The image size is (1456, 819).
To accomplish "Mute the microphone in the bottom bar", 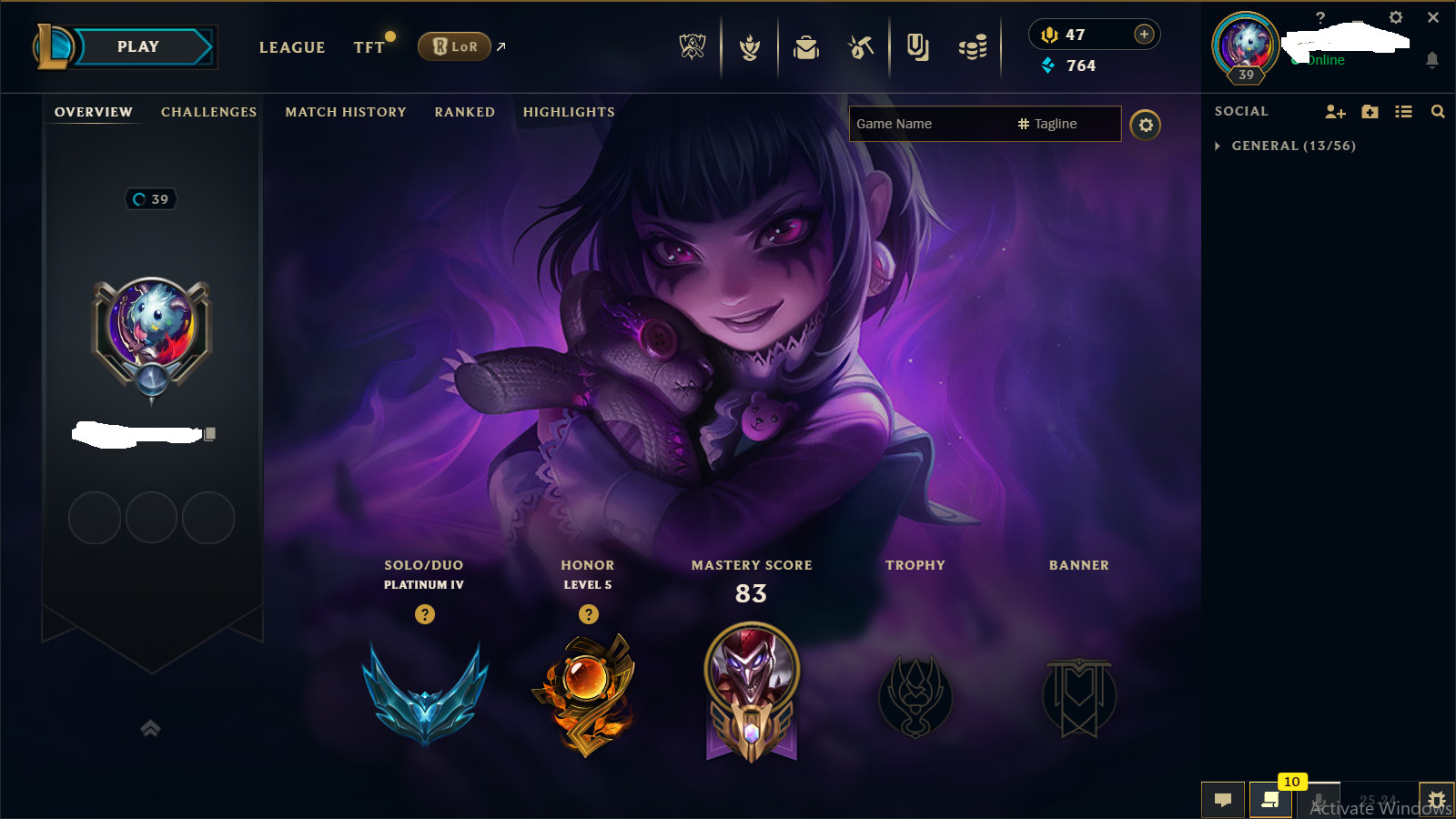I will (1320, 801).
